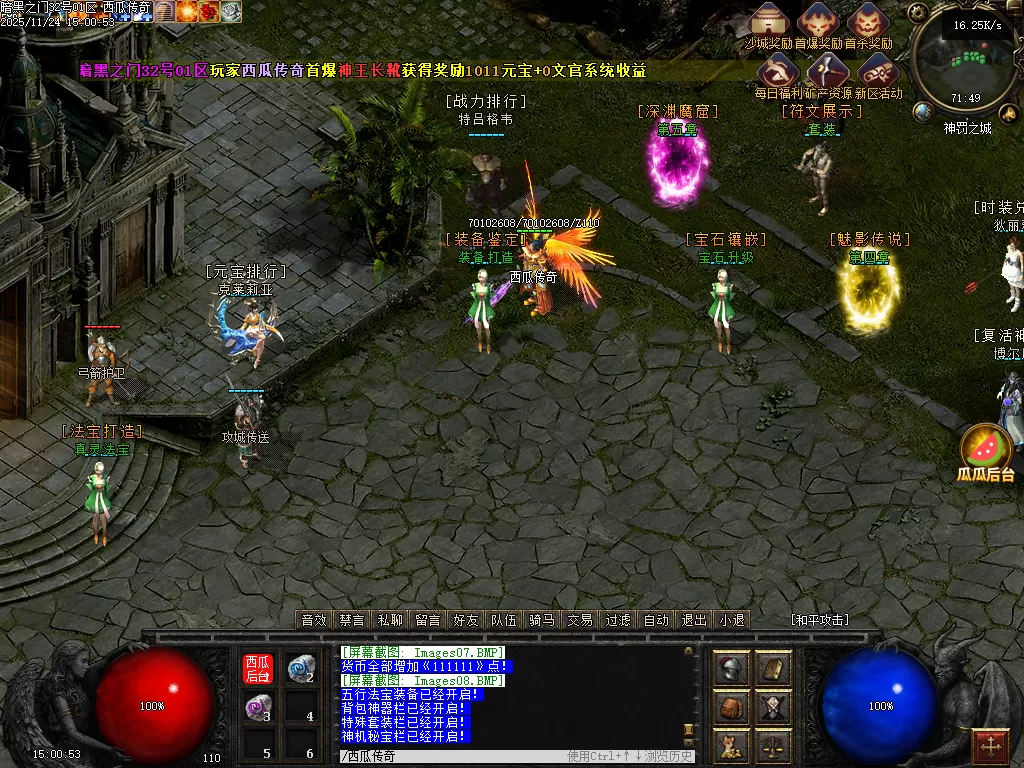Select the 好友 friends button
The width and height of the screenshot is (1024, 768).
coord(466,620)
